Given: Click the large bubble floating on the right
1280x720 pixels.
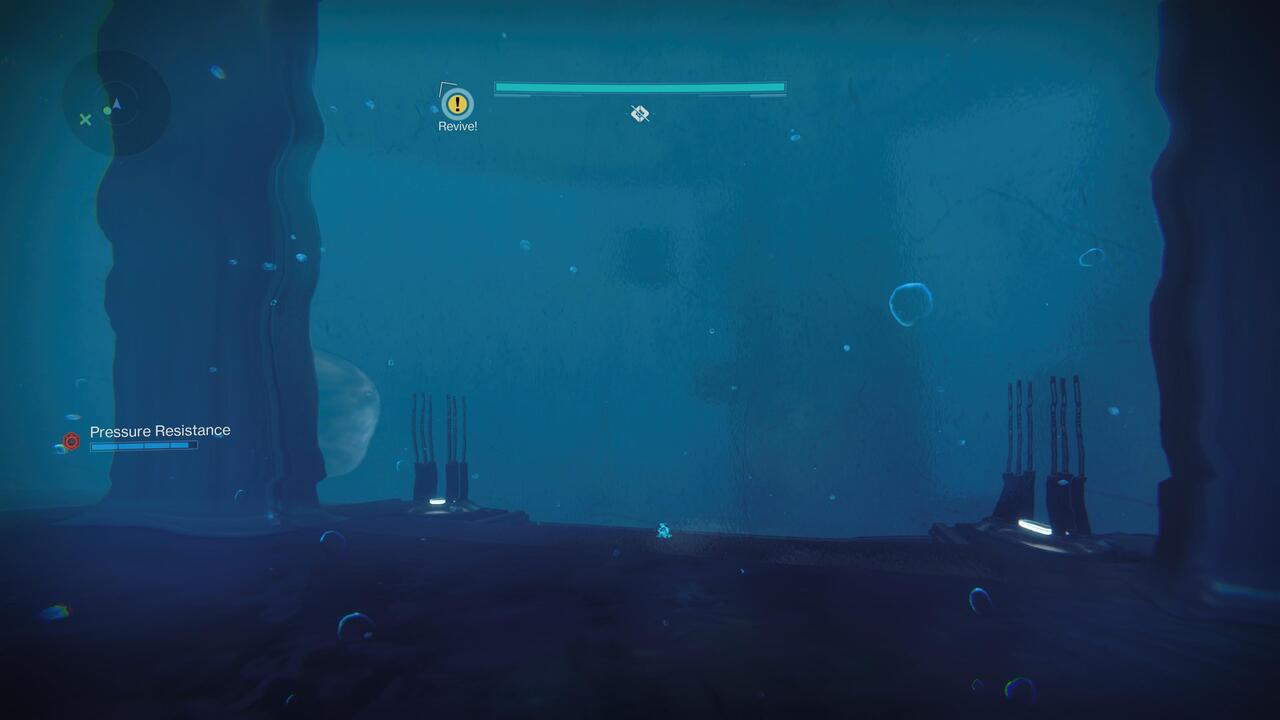Looking at the screenshot, I should click(911, 301).
